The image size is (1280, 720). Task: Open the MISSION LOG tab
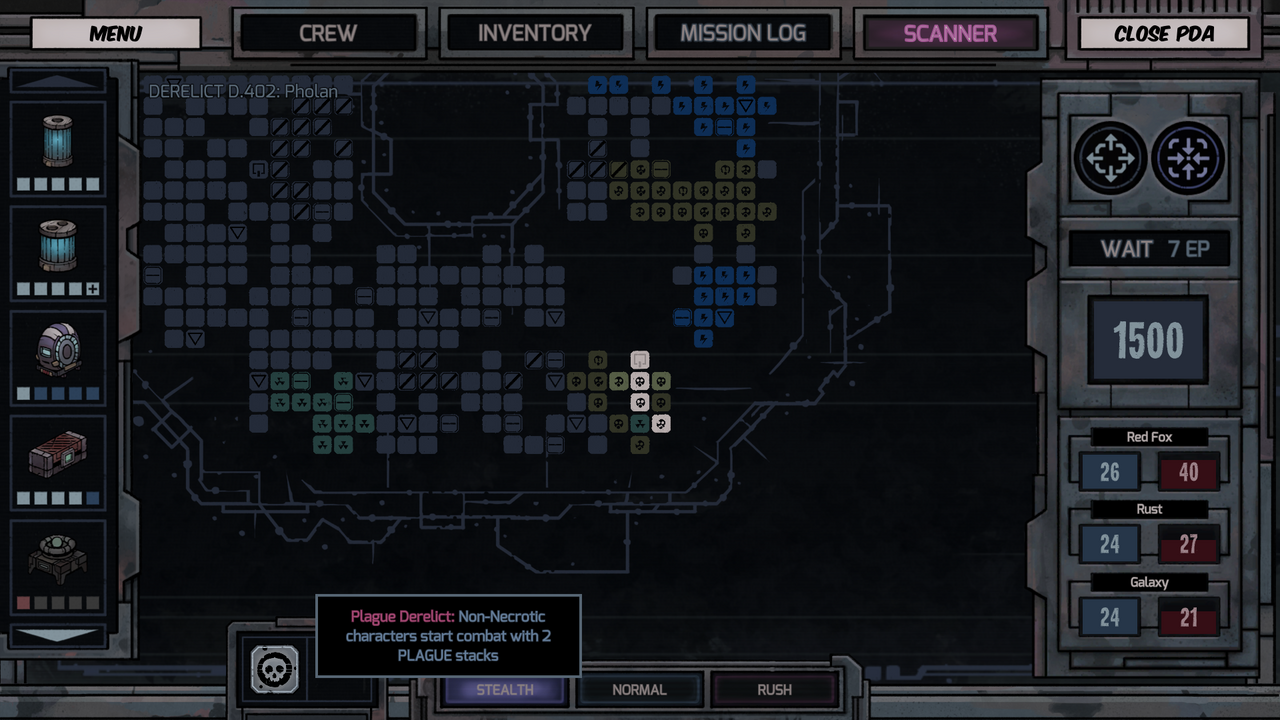[743, 32]
